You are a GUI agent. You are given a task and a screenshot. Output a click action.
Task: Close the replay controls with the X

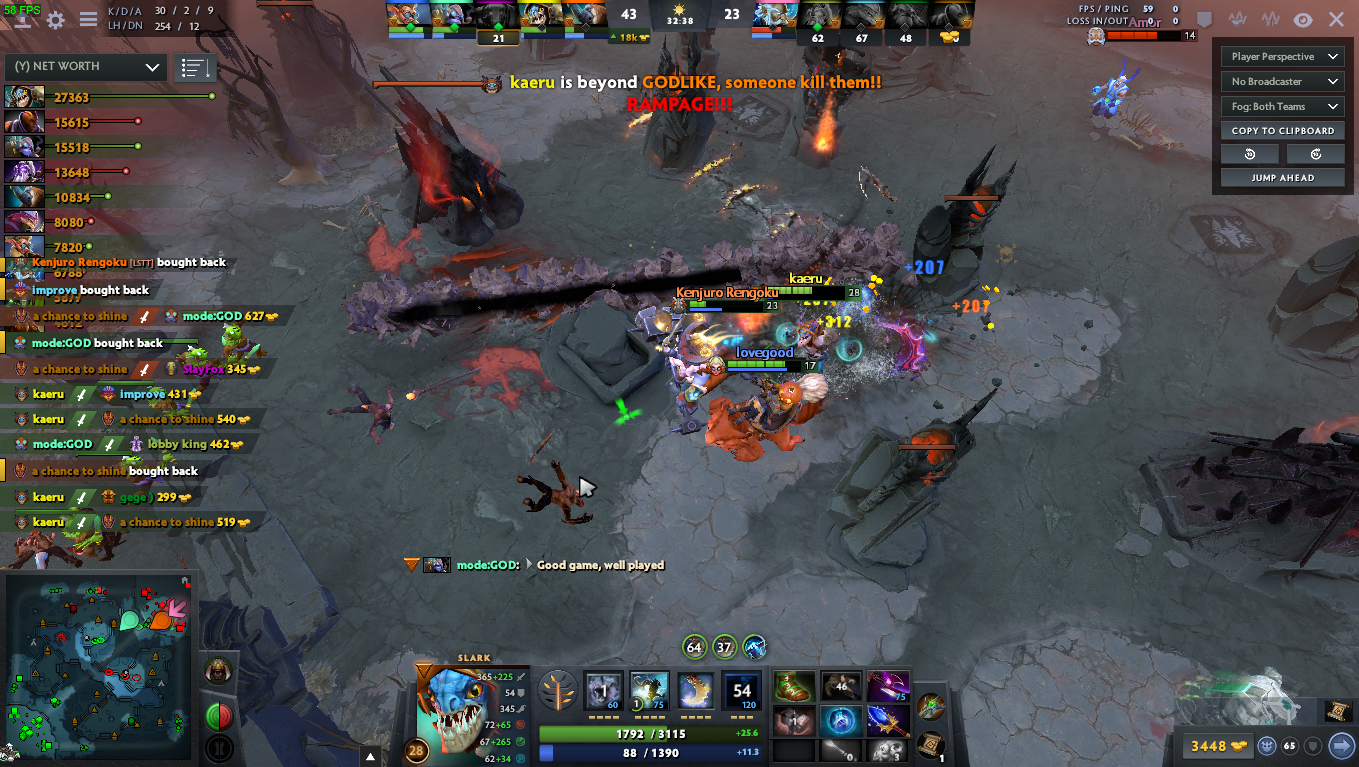click(1336, 20)
